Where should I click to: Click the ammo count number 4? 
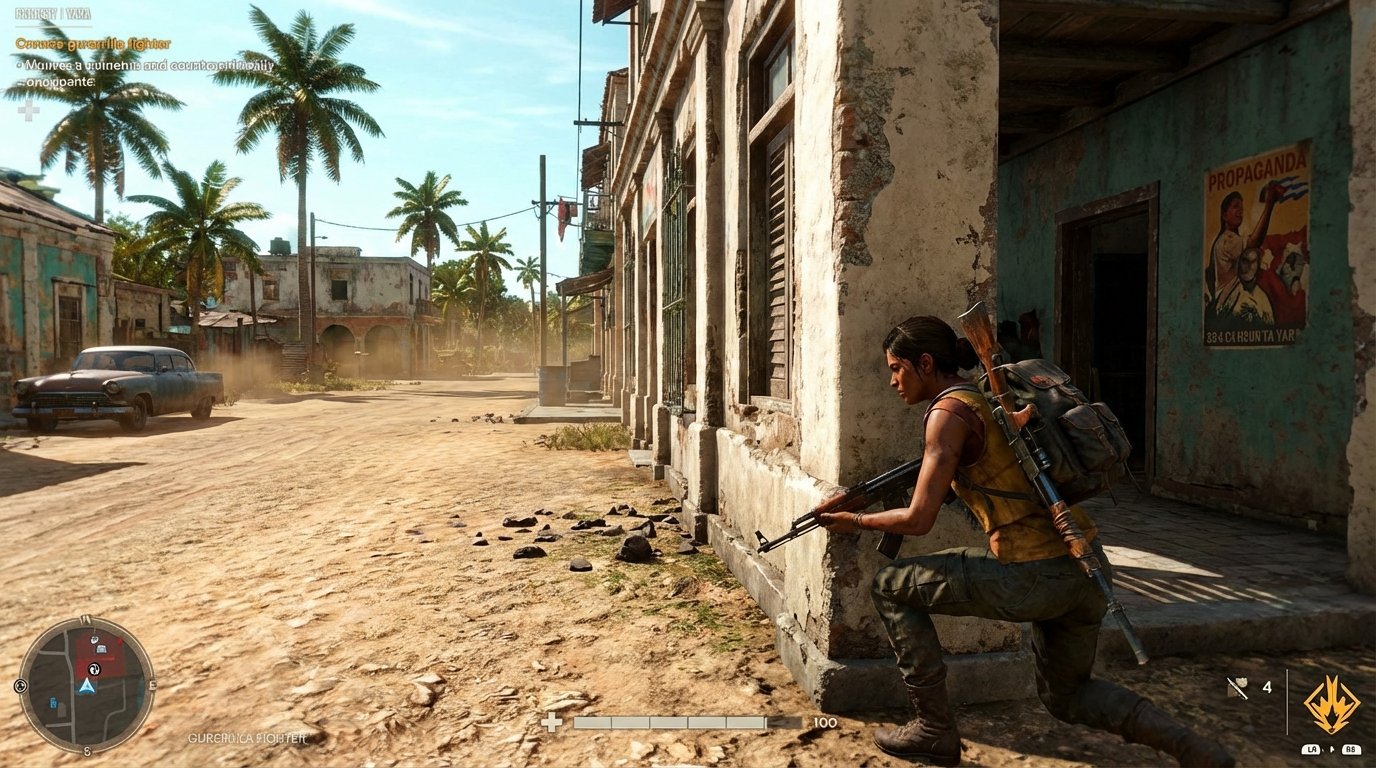[1267, 687]
